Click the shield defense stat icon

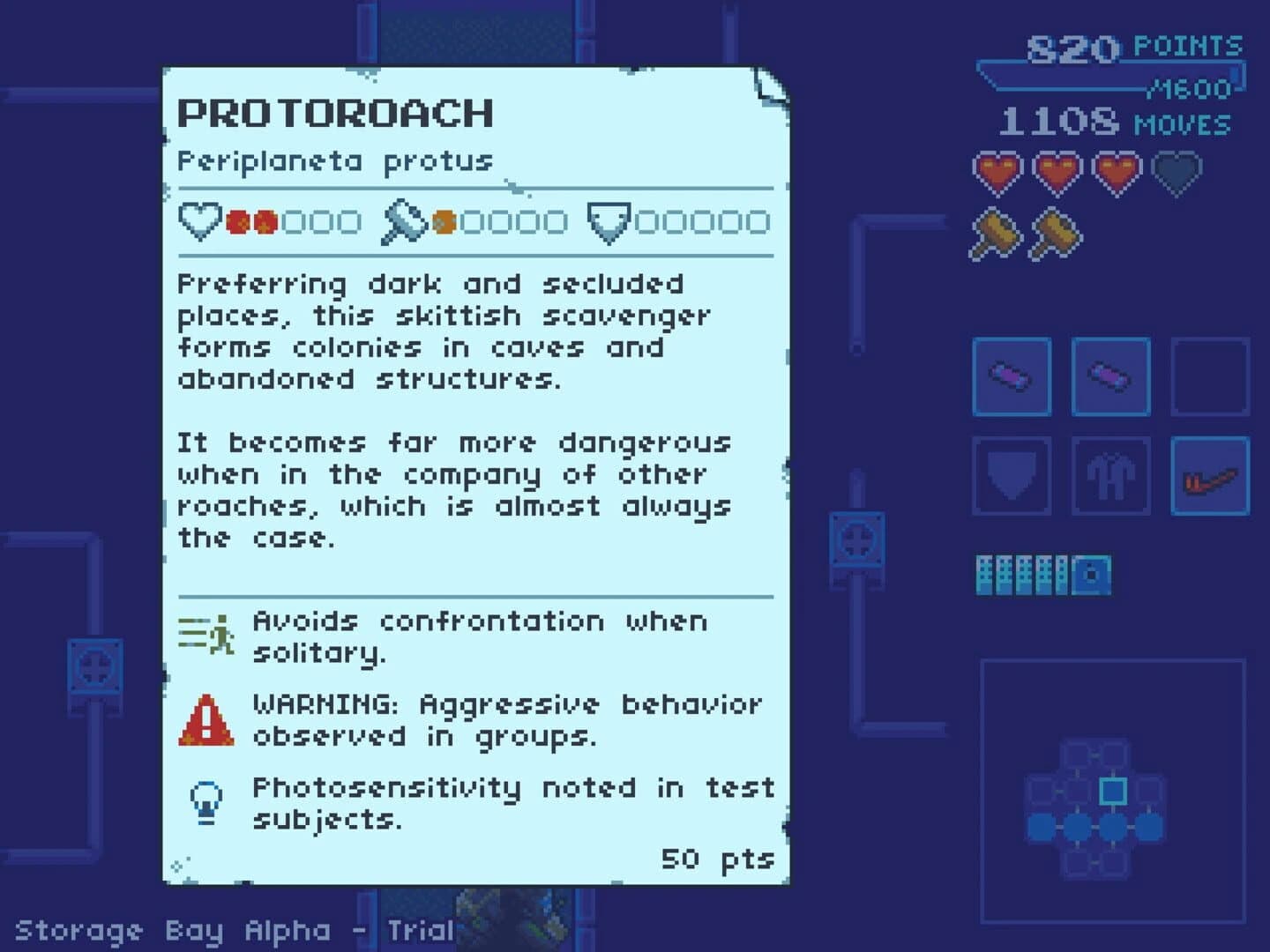[x=609, y=220]
